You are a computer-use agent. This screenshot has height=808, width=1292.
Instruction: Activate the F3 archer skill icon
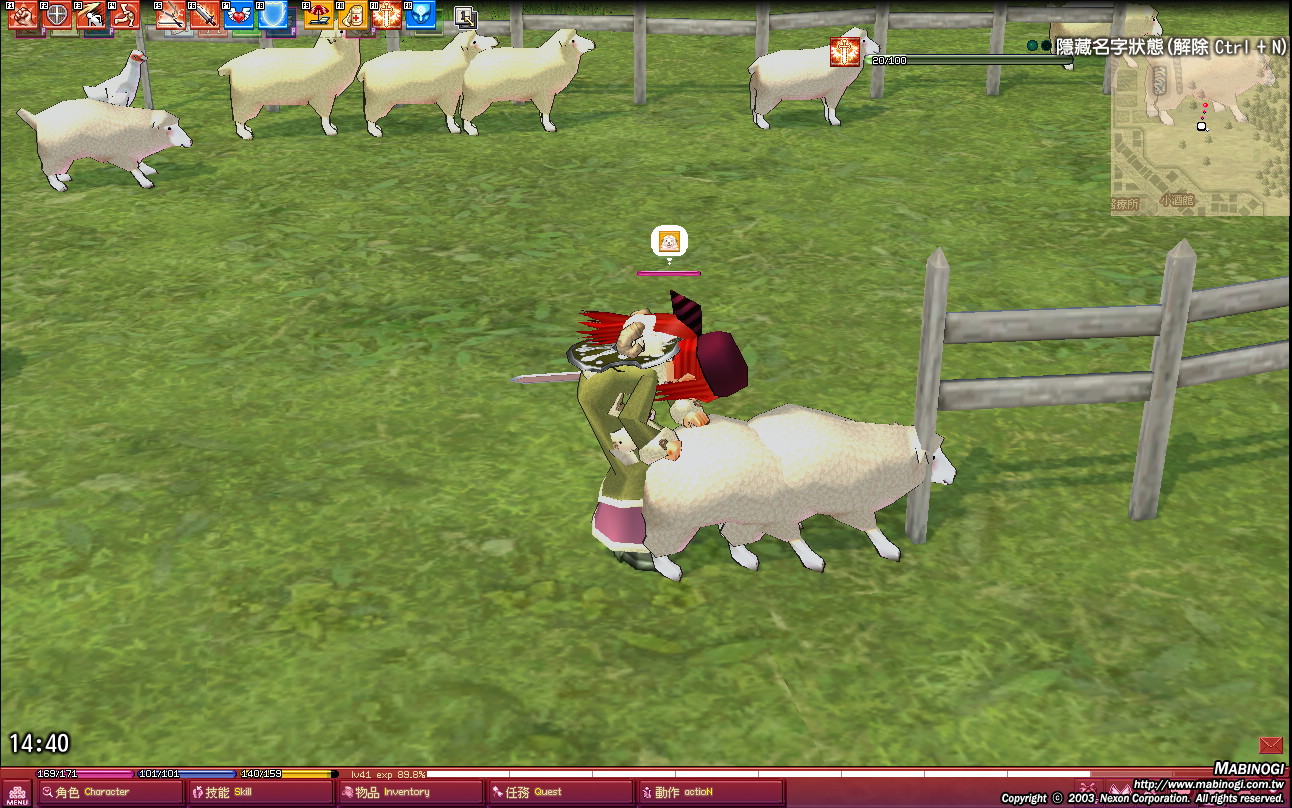pyautogui.click(x=91, y=14)
